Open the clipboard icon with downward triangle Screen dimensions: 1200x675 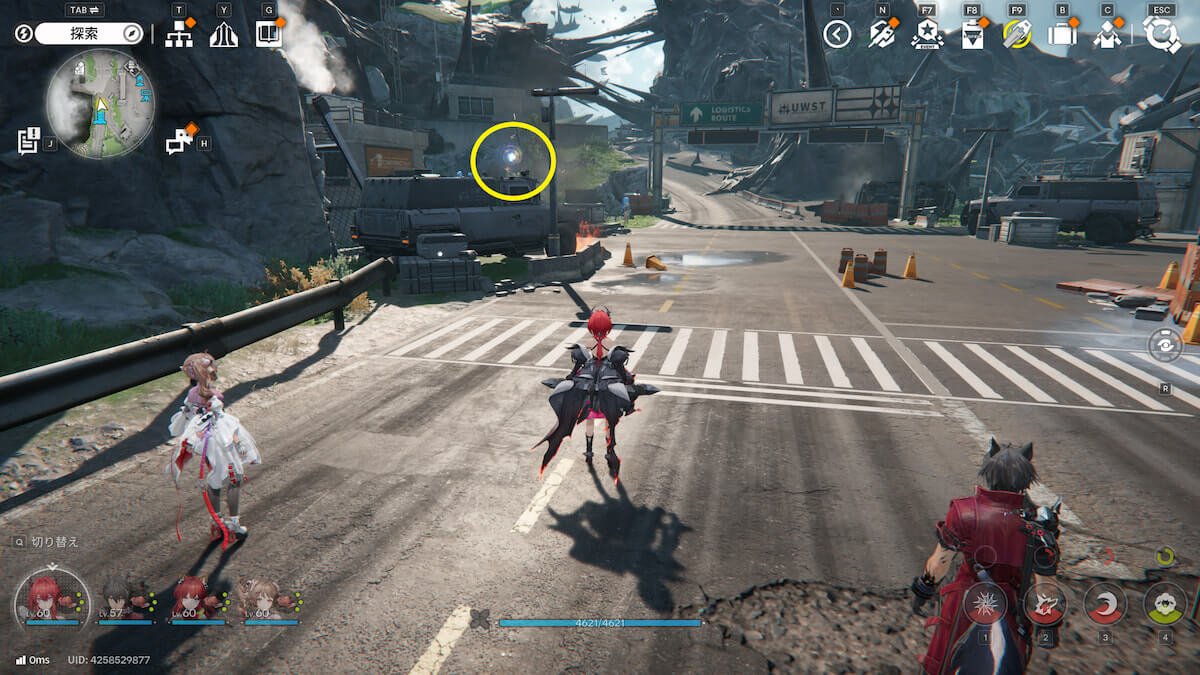pyautogui.click(x=971, y=35)
